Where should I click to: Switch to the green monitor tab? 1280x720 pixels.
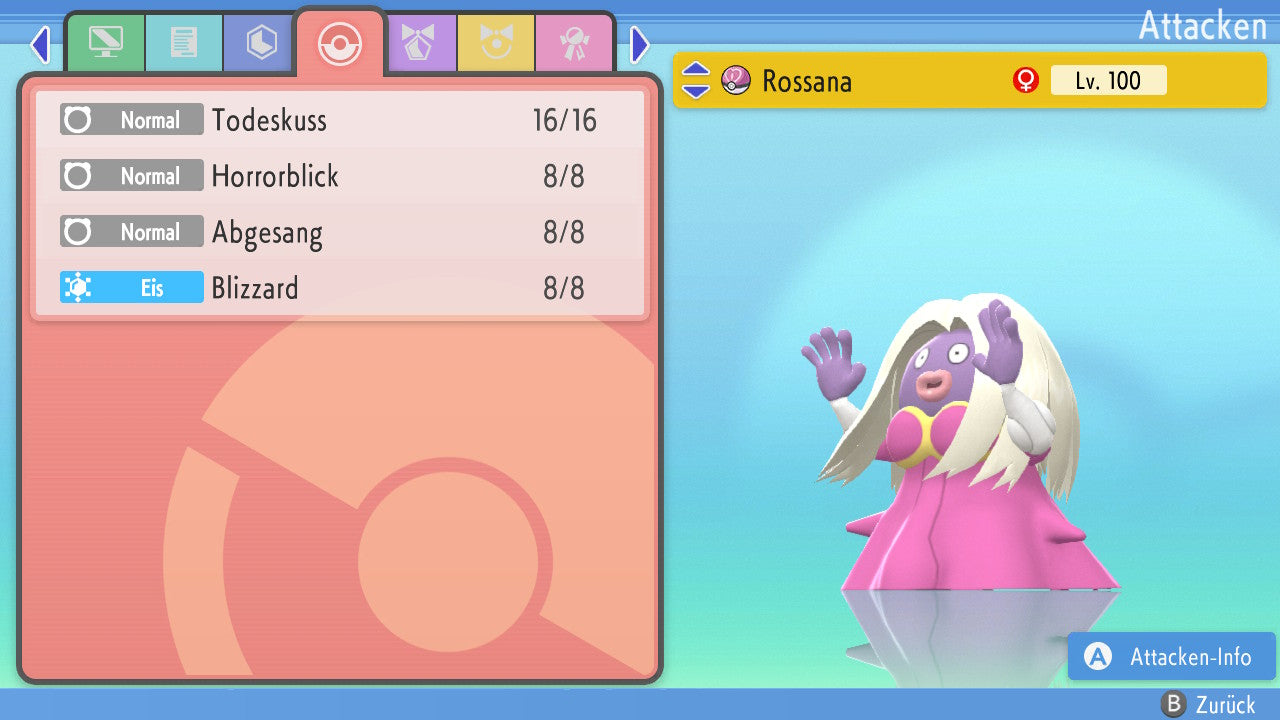[105, 43]
